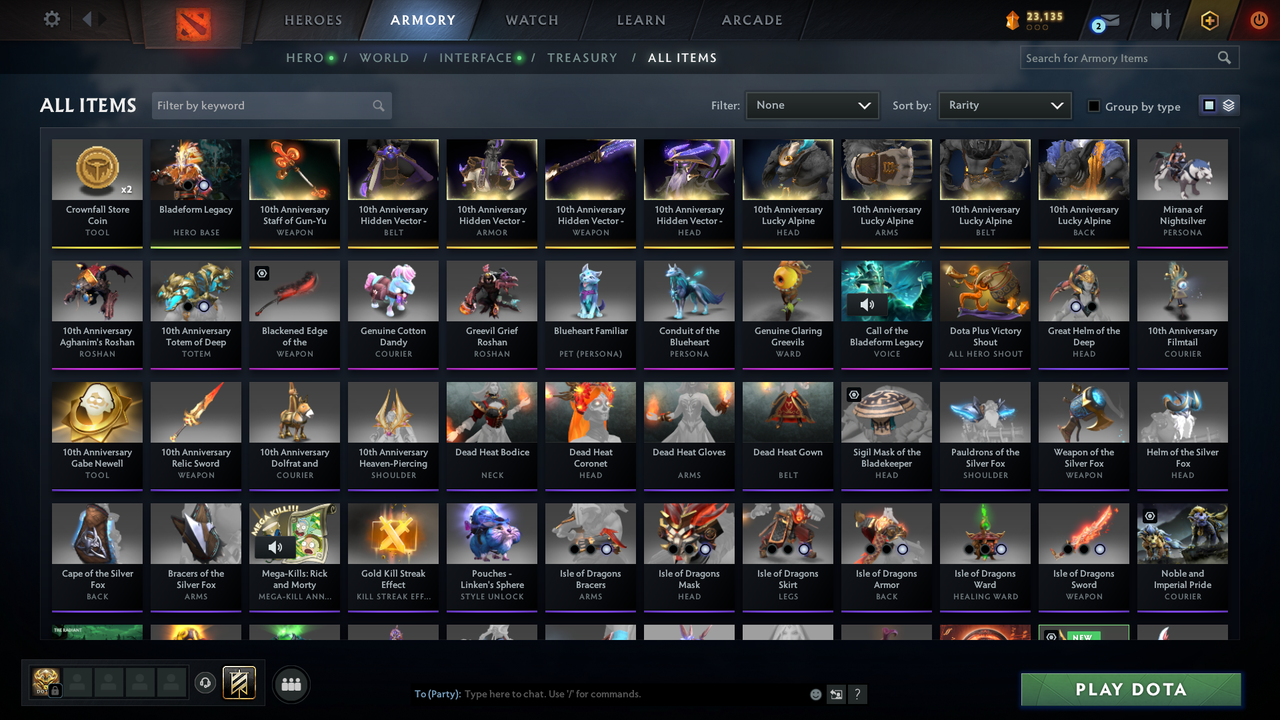Viewport: 1280px width, 720px height.
Task: Open the Sort by Rarity dropdown
Action: pos(1004,105)
